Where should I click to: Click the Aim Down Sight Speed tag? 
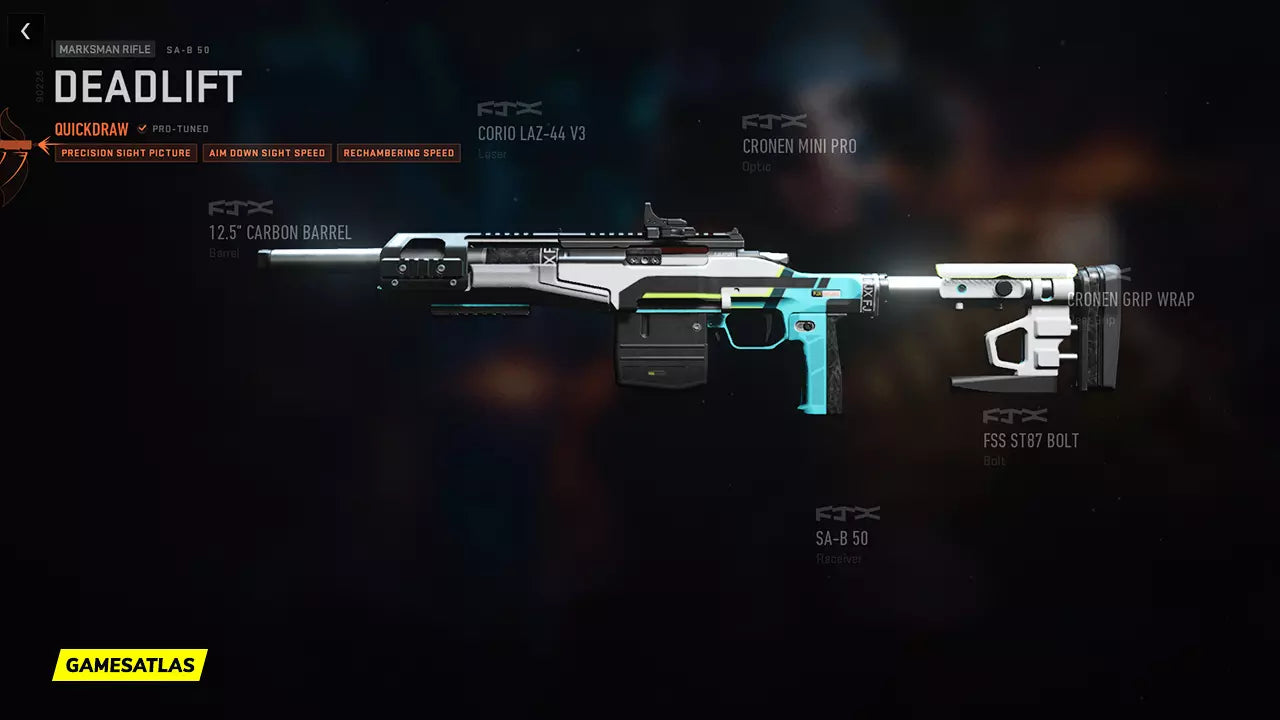(267, 153)
